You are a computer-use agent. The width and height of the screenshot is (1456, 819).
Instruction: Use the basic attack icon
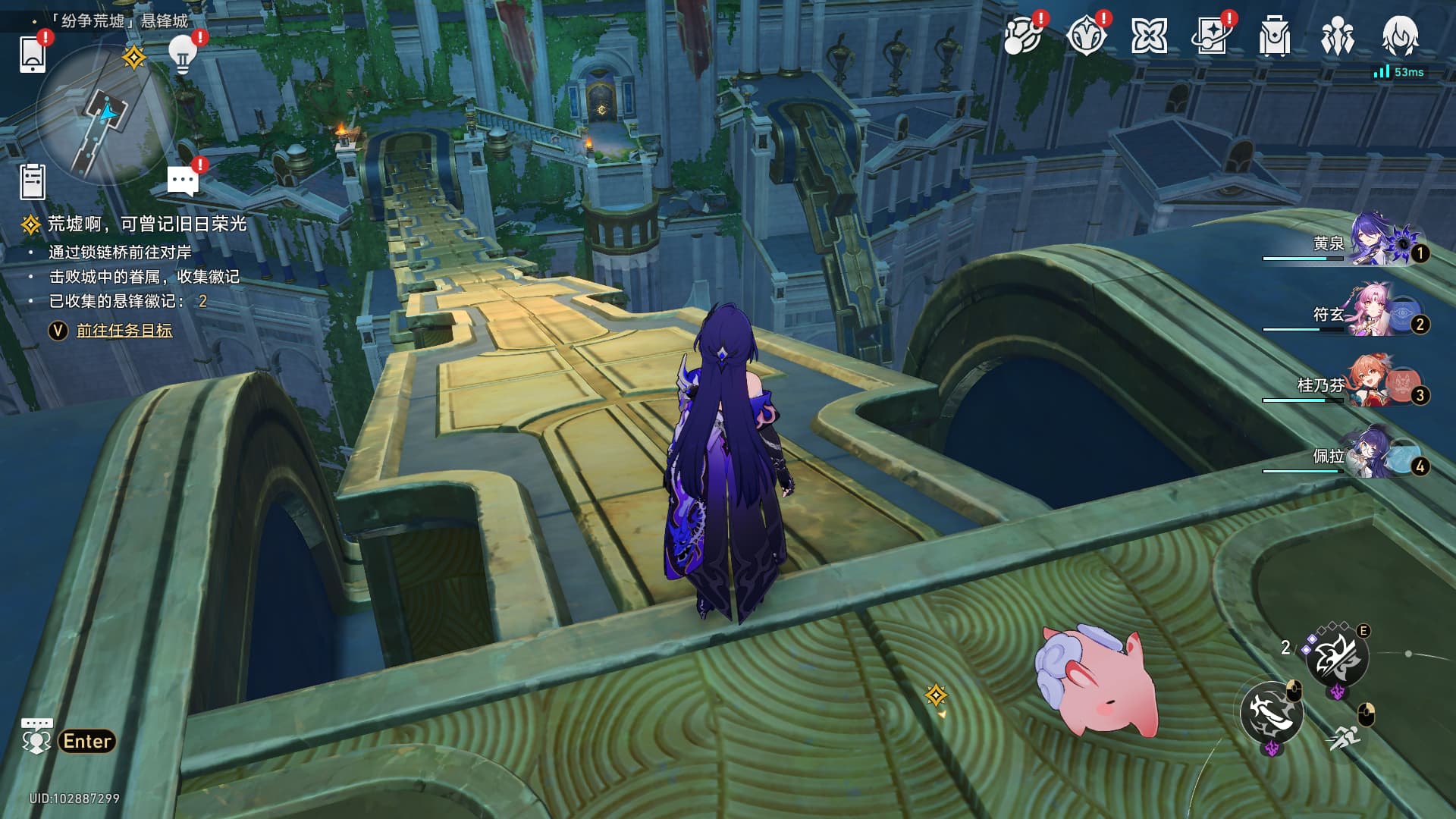tap(1271, 712)
